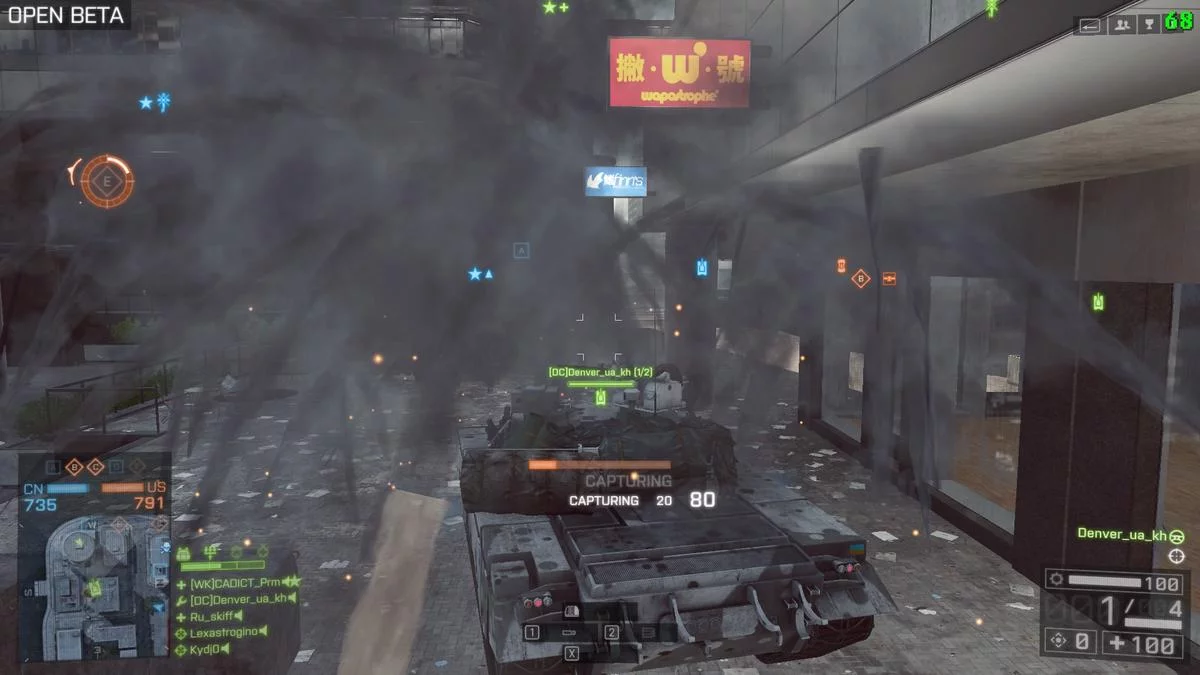Select the orange C flag above minimap
The height and width of the screenshot is (675, 1200).
tap(96, 467)
